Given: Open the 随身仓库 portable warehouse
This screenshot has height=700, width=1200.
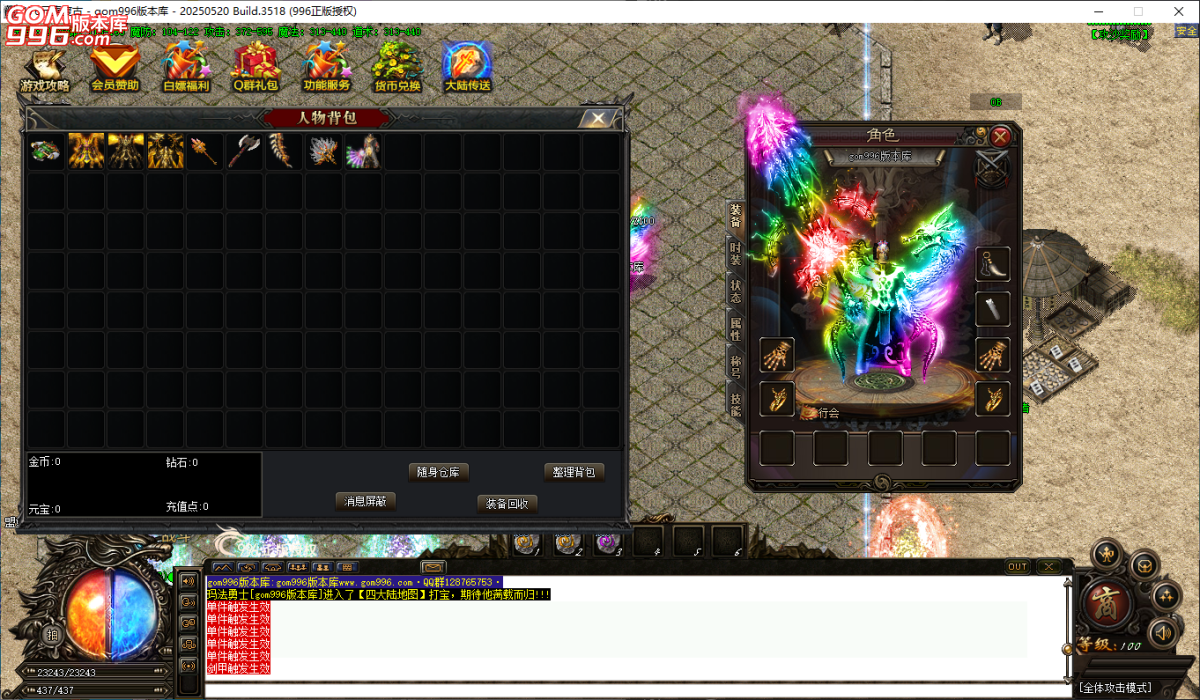Looking at the screenshot, I should [x=439, y=472].
